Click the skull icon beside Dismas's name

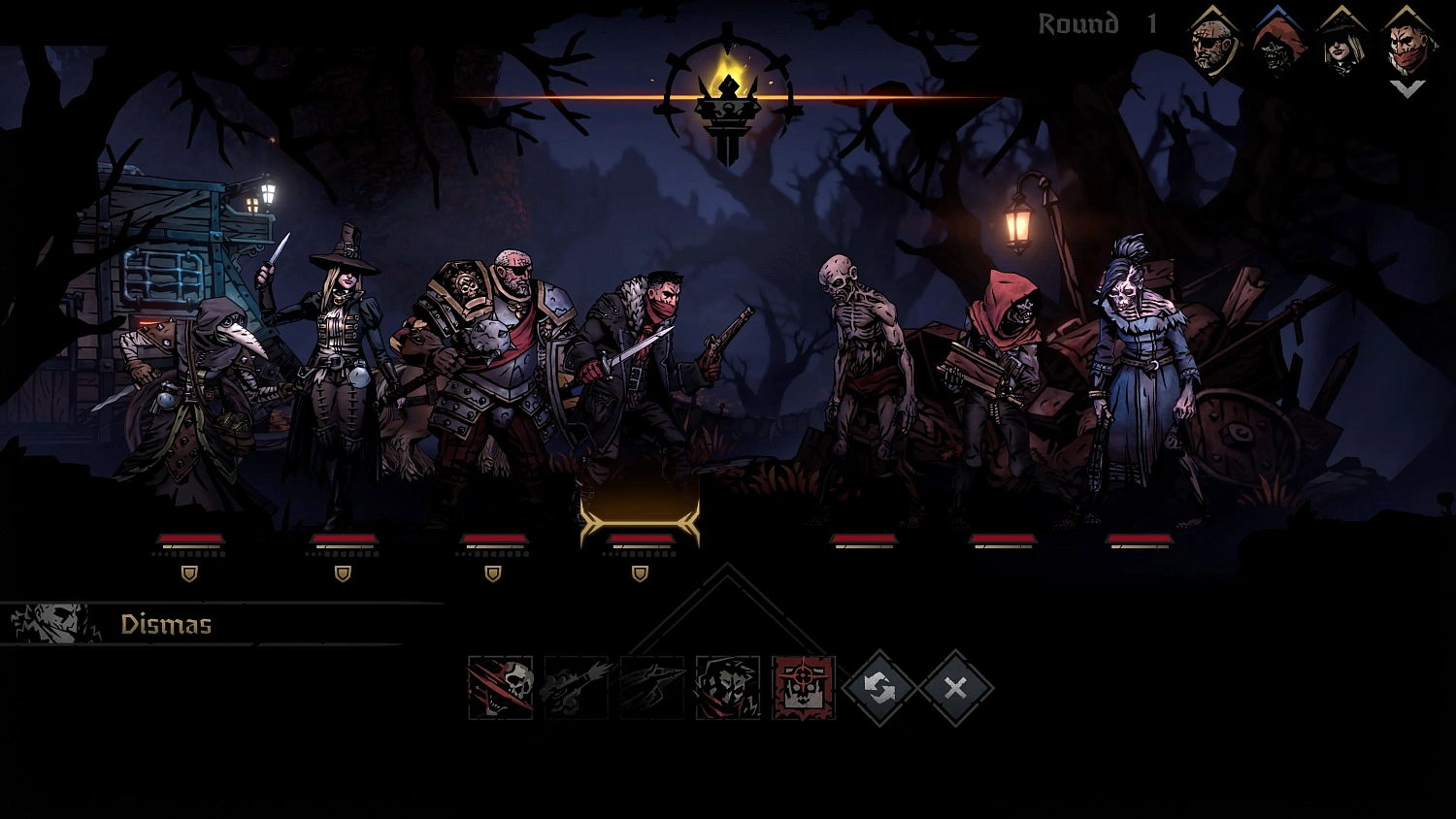(x=53, y=623)
